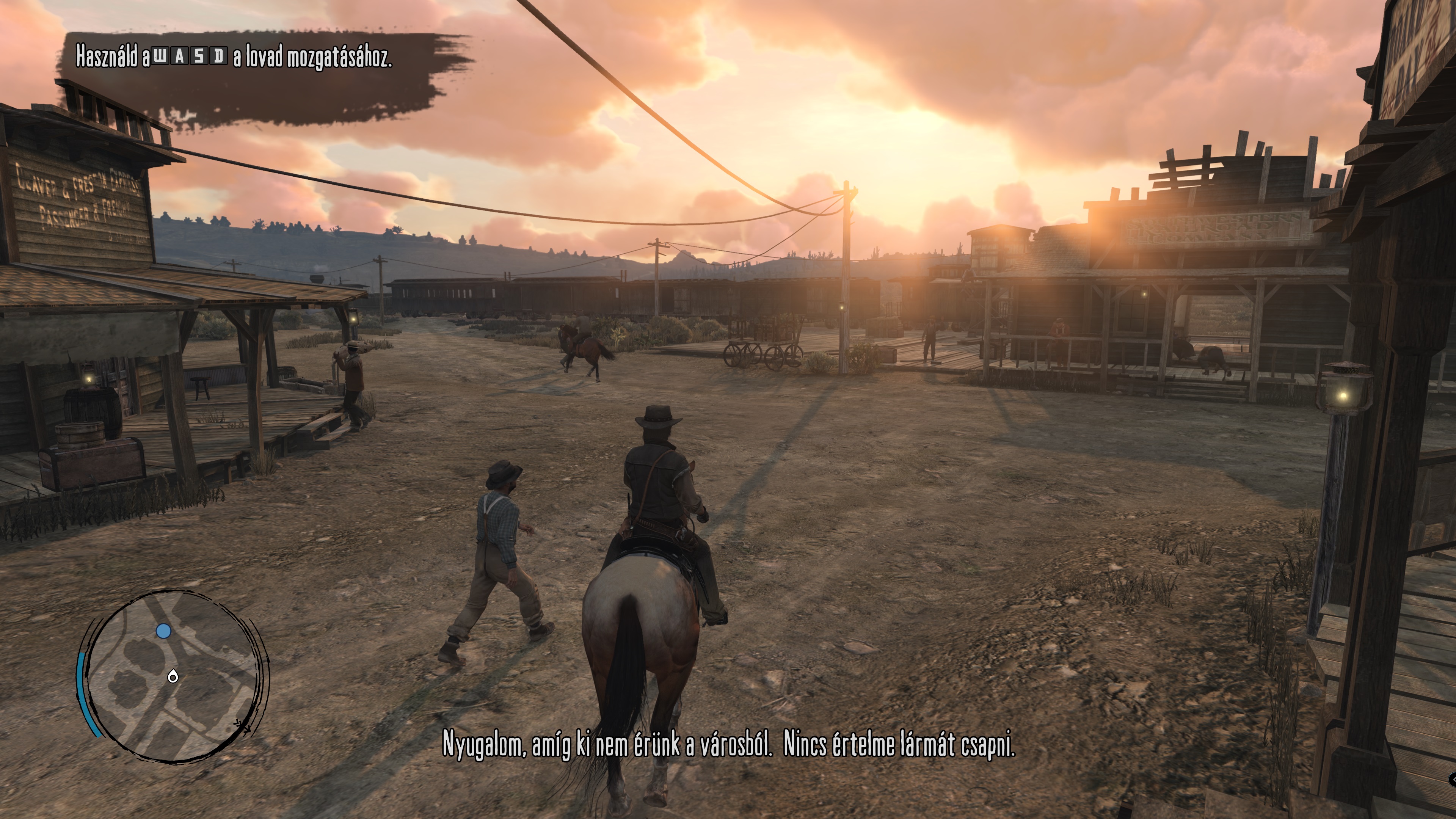Click the circular minimap
The width and height of the screenshot is (1456, 819).
point(174,675)
